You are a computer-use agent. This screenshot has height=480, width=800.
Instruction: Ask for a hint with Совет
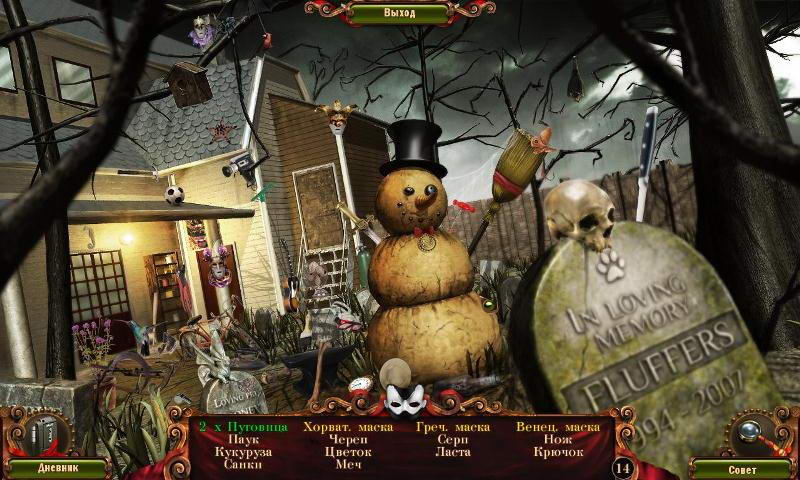tap(743, 468)
